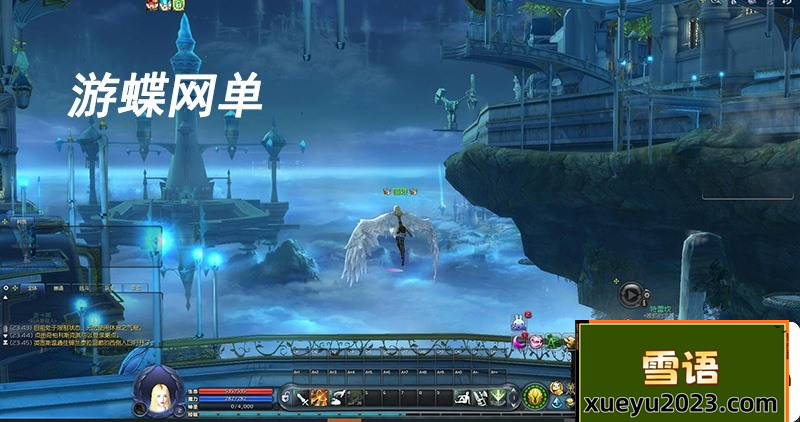800x422 pixels.
Task: Open the pink round face icon
Action: coord(536,342)
